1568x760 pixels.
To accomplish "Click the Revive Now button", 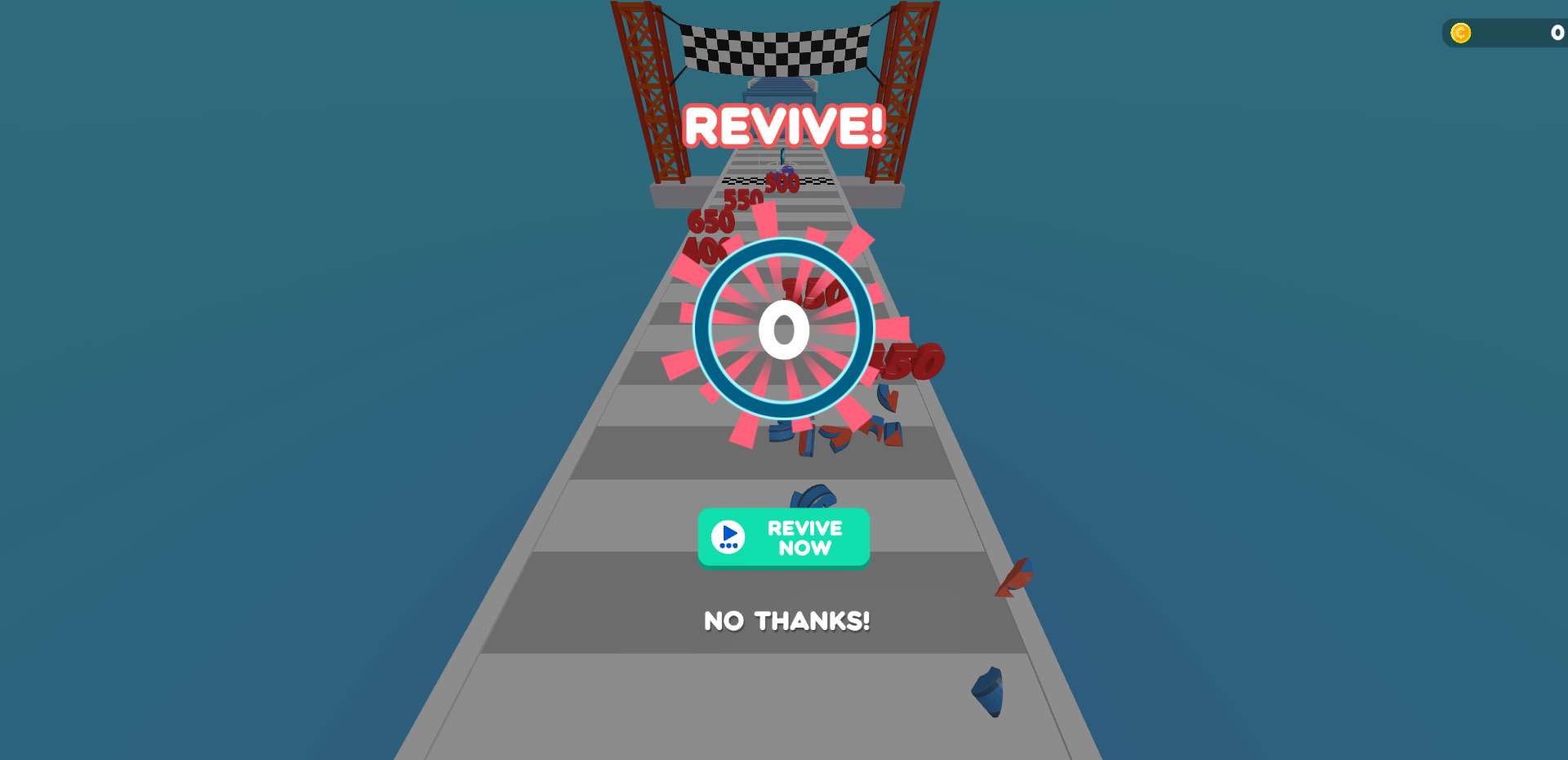I will pos(783,538).
